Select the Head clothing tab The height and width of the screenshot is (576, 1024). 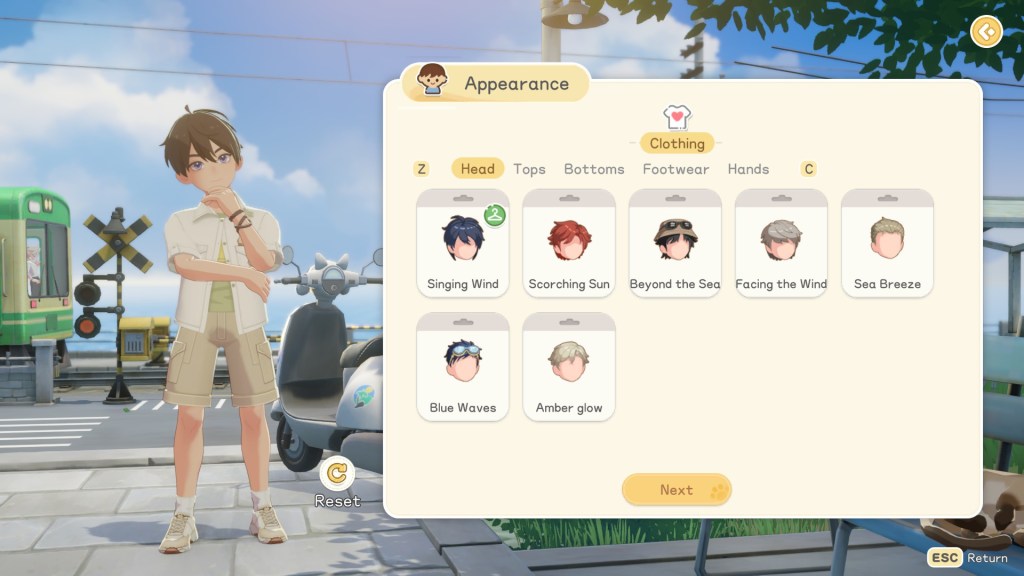point(477,169)
